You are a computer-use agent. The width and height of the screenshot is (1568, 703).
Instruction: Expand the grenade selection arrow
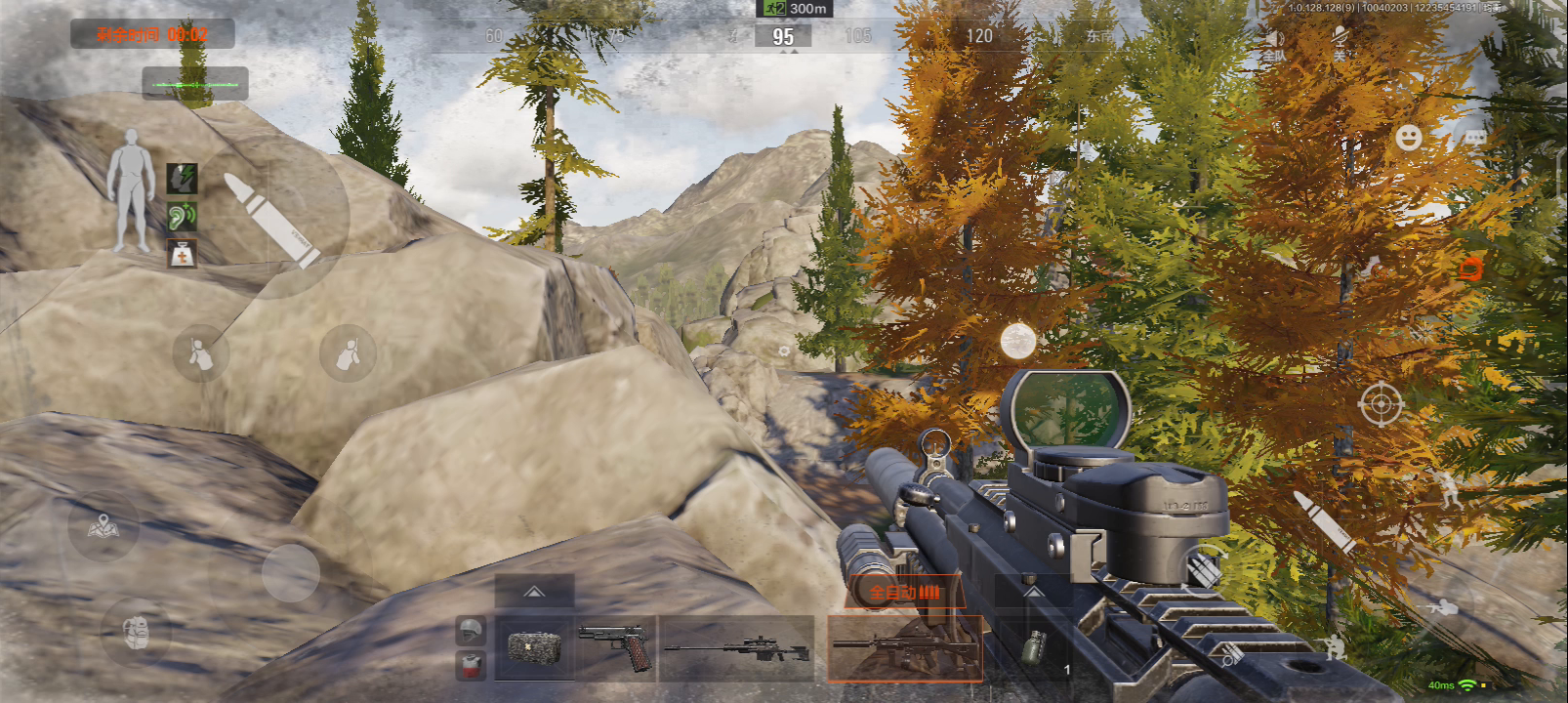point(1033,592)
